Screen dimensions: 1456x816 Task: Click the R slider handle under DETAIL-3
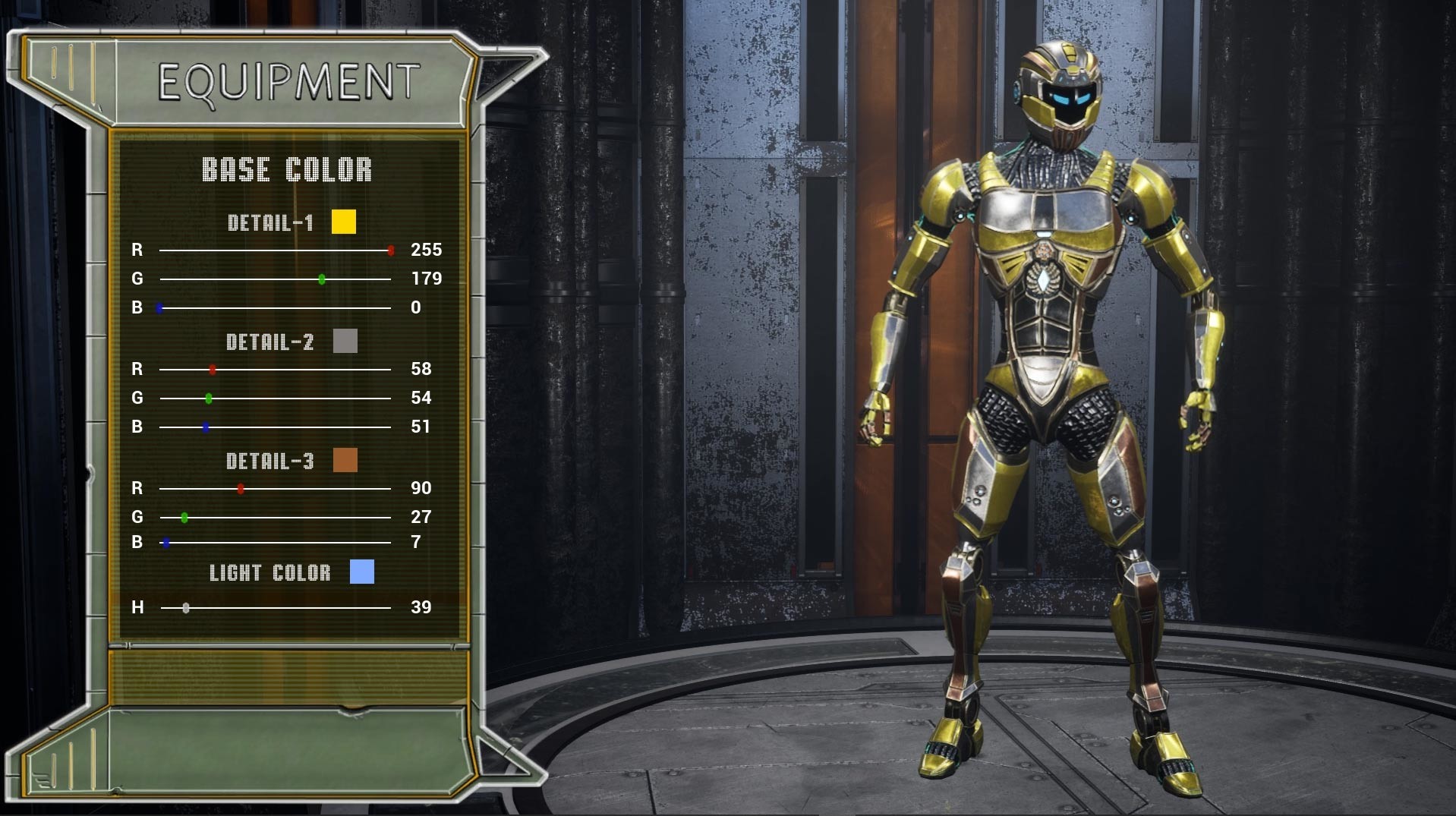241,490
